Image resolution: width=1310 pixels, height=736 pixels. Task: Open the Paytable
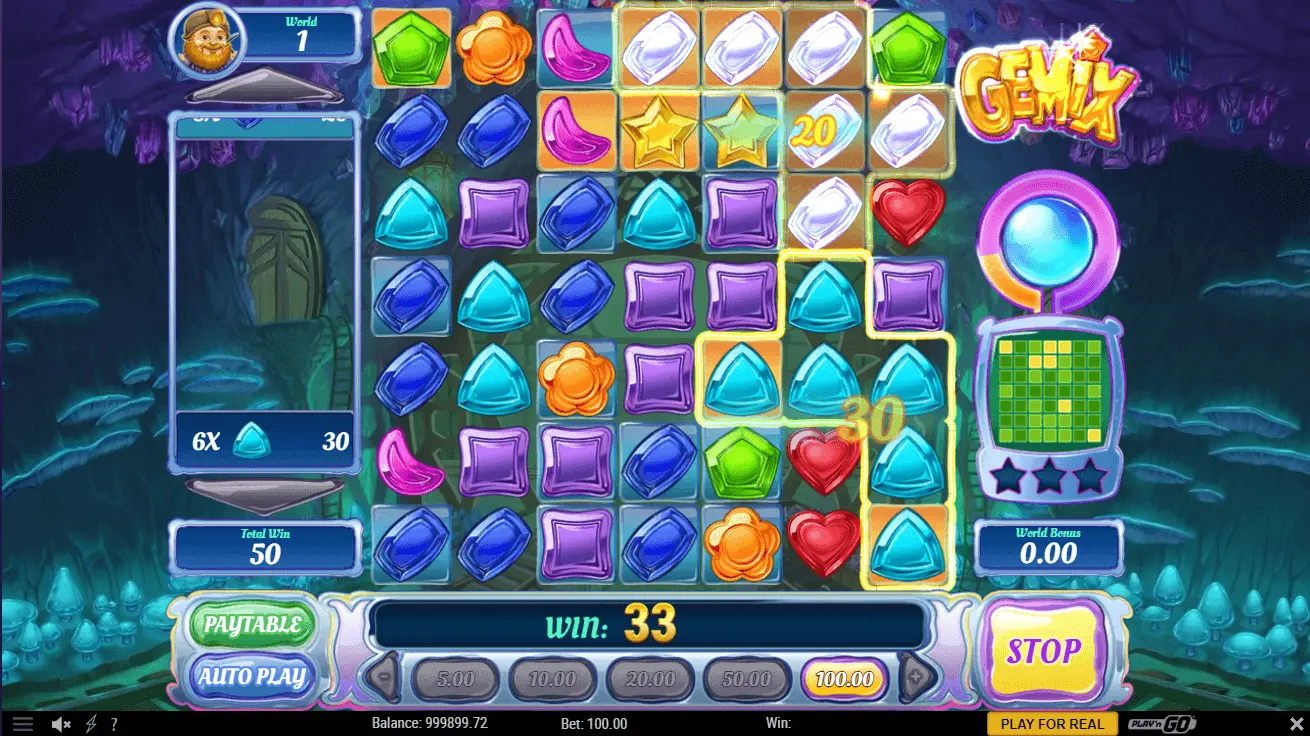(252, 625)
